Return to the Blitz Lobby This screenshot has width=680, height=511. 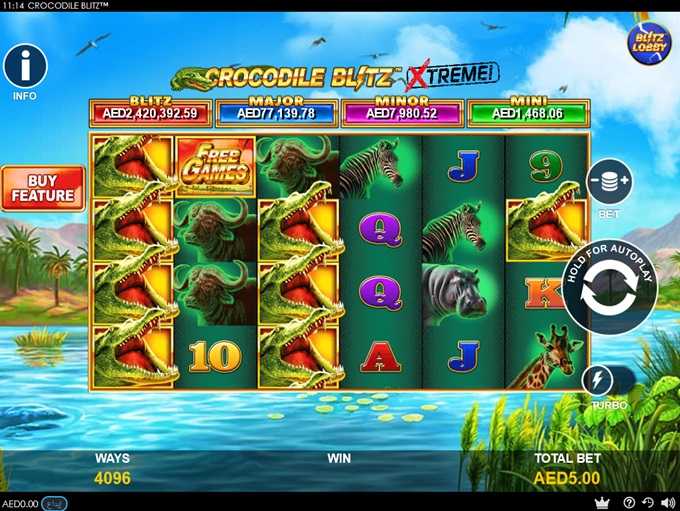(x=648, y=42)
